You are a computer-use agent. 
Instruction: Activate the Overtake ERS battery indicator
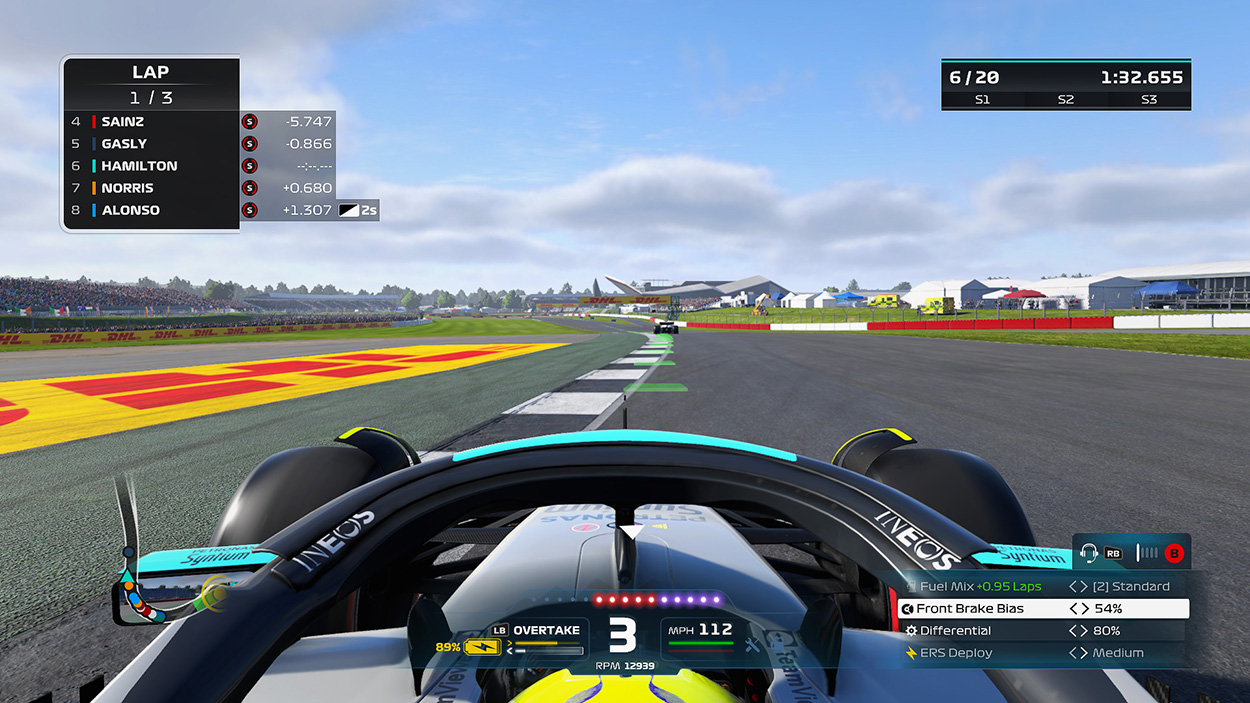click(482, 647)
